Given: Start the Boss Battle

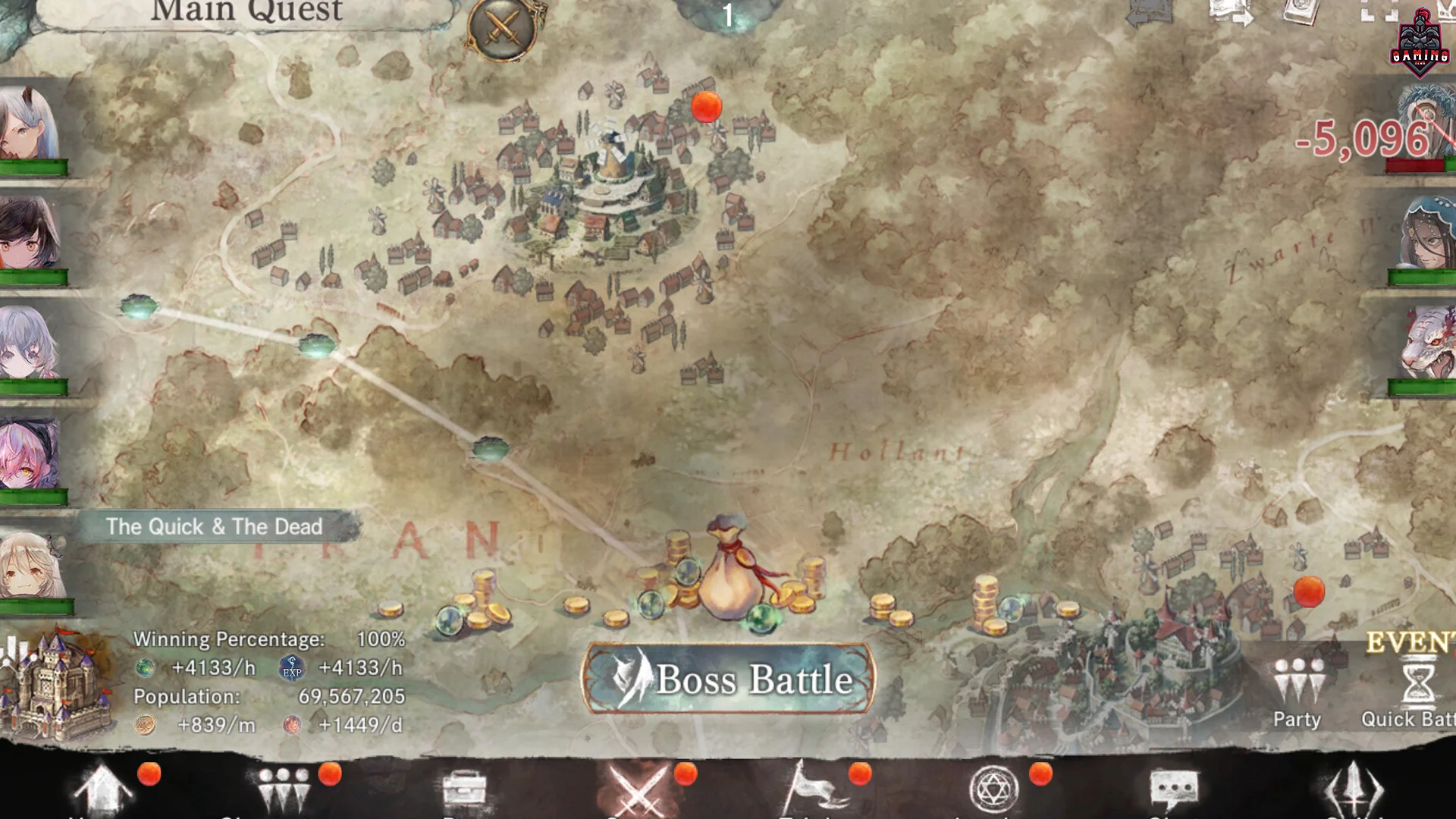Looking at the screenshot, I should tap(728, 679).
